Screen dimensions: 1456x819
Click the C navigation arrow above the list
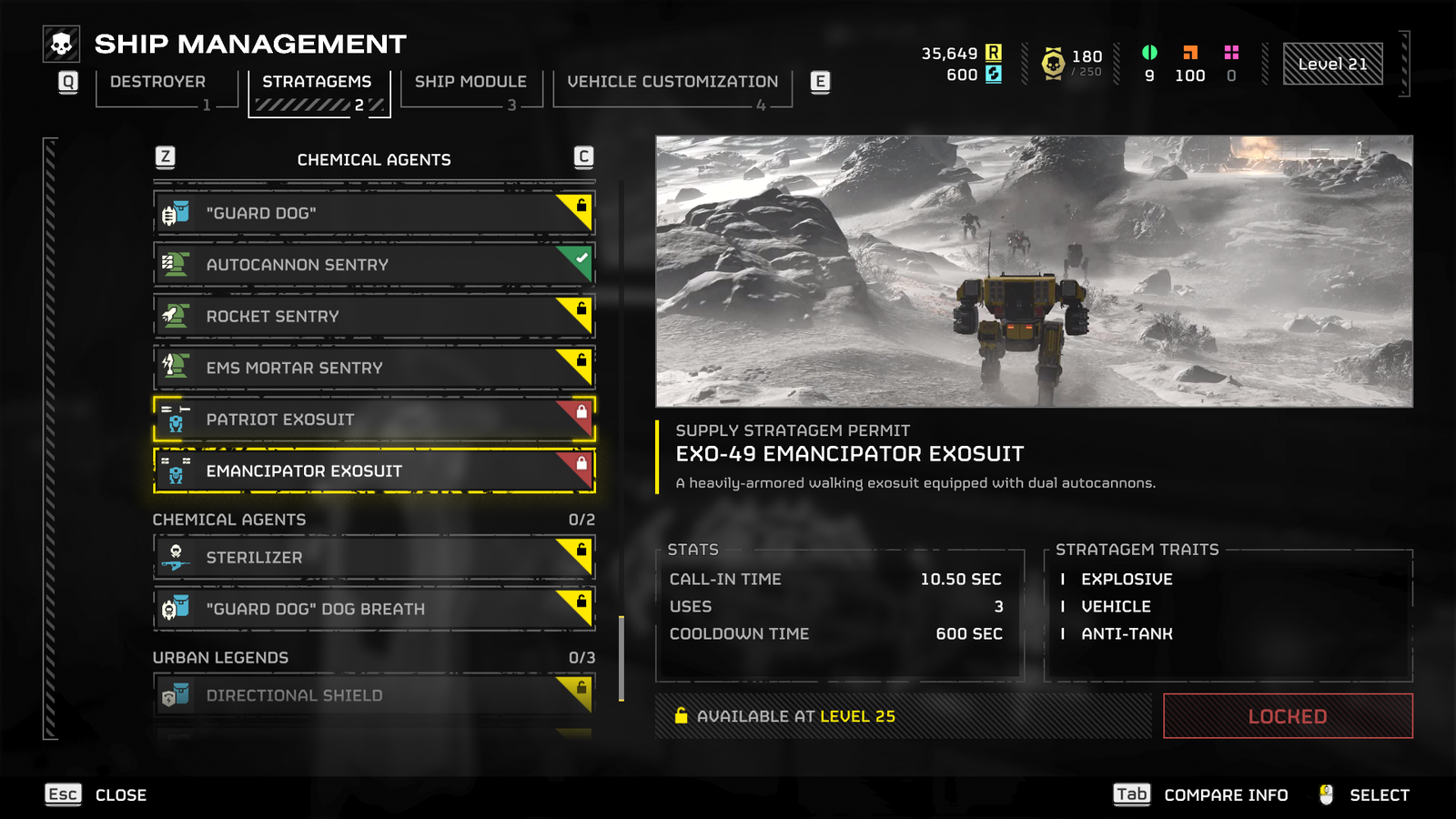tap(583, 157)
